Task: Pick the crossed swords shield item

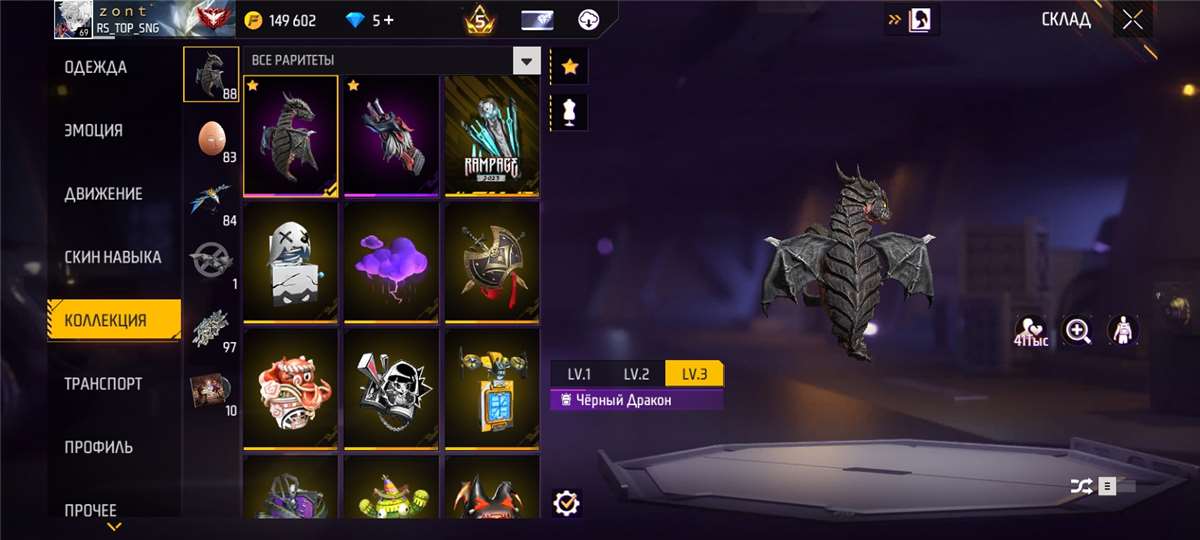Action: click(491, 261)
